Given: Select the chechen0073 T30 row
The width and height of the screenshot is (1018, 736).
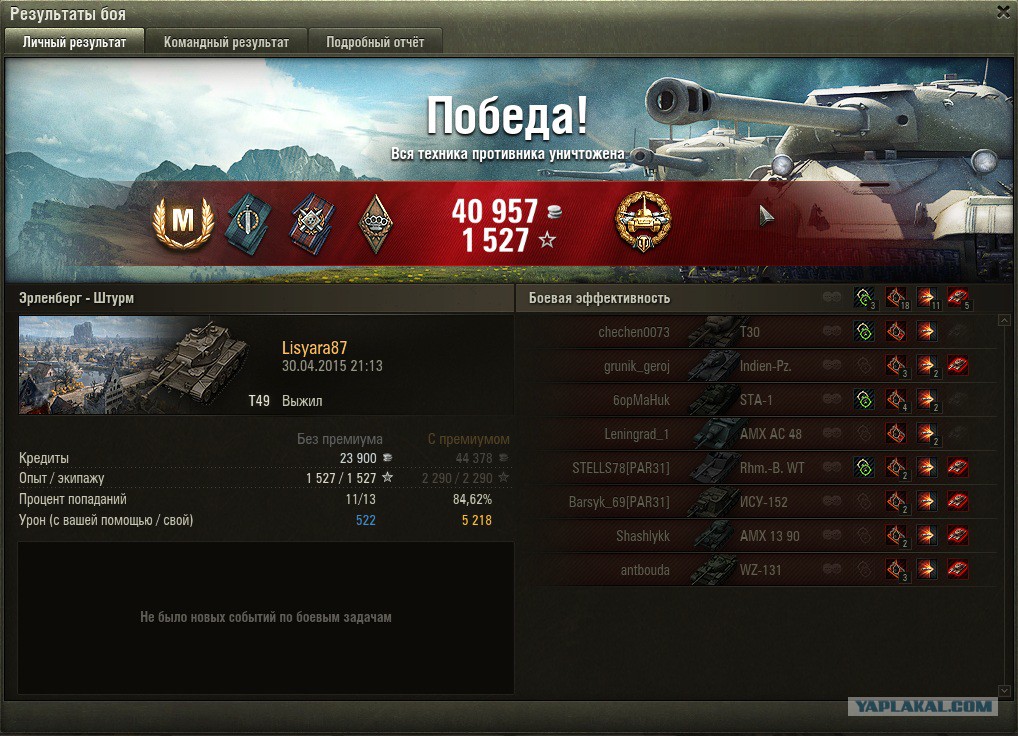Looking at the screenshot, I should 700,332.
